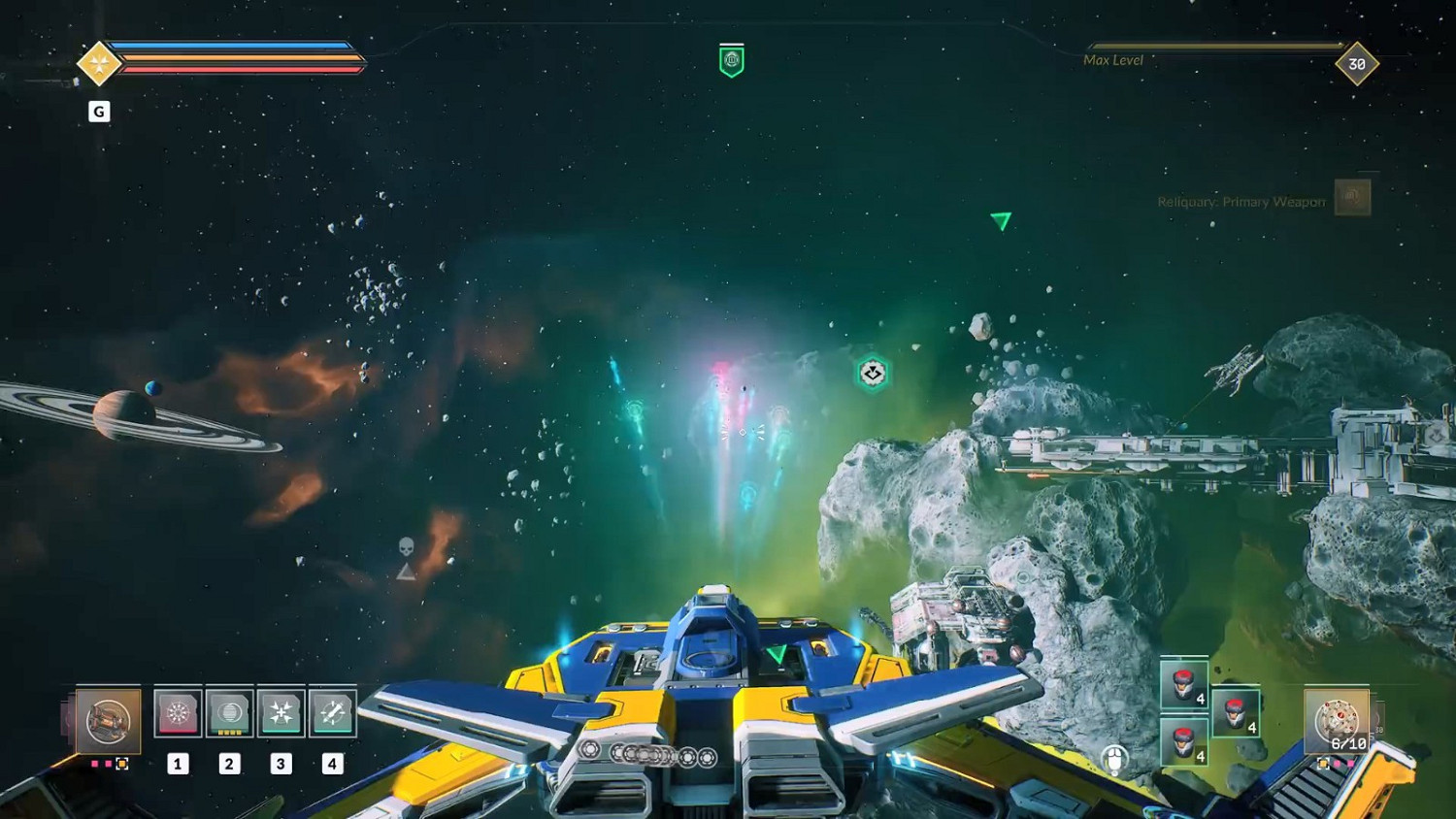Select the secondary weapon slot showing 6/10
Screen dimensions: 1456x819
(x=1337, y=722)
